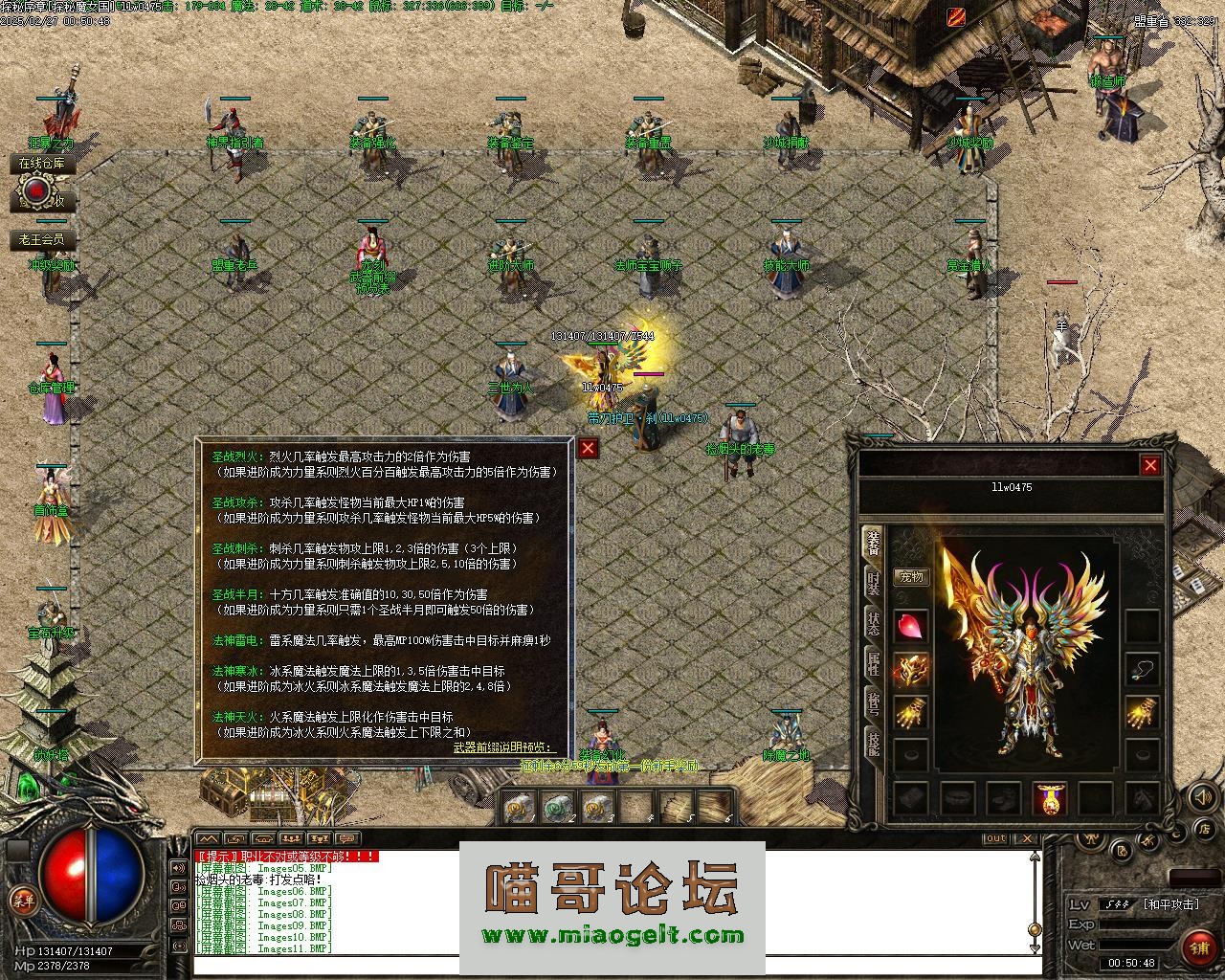
Task: Click the chat box 'out' button
Action: (996, 839)
